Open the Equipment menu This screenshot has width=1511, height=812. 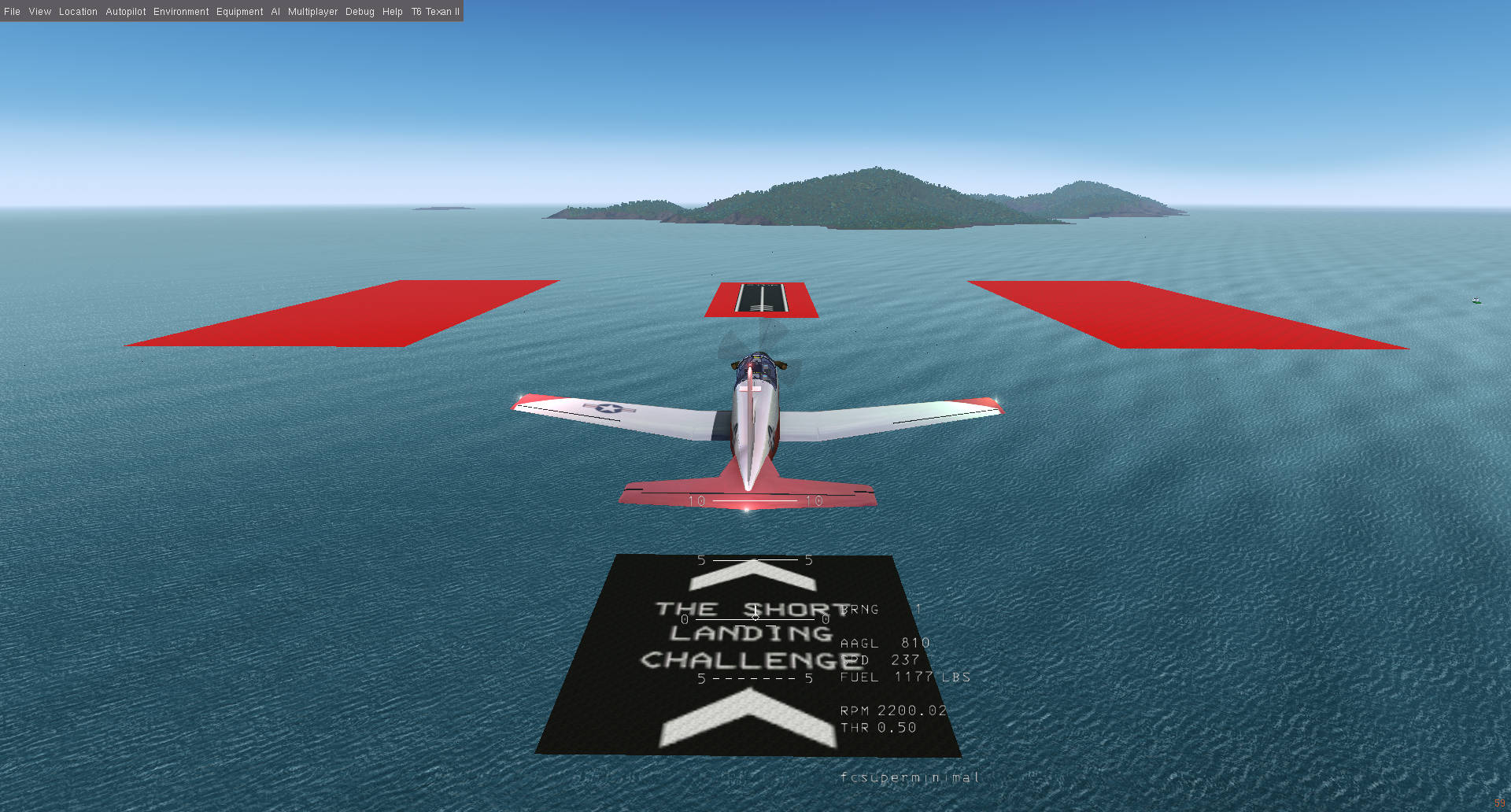pos(239,11)
